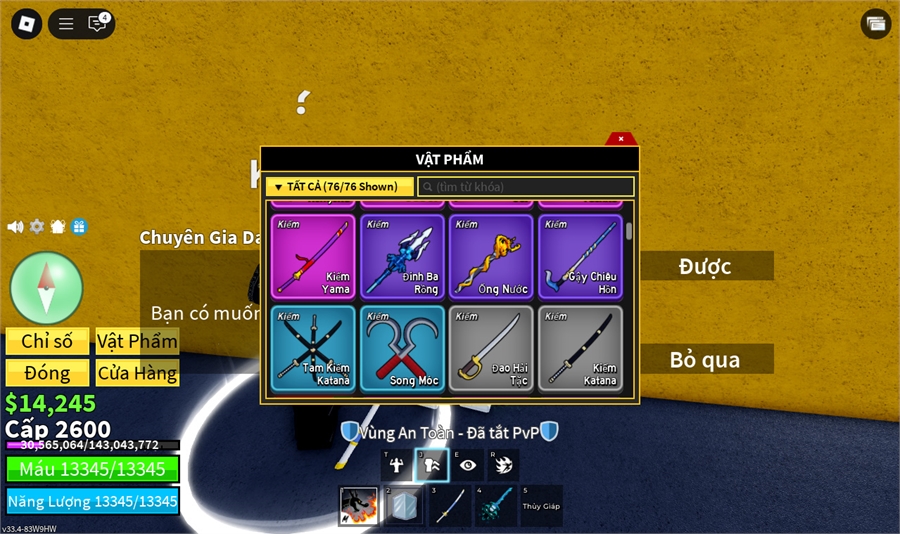900x534 pixels.
Task: Choose the Đinh Ba Rồng trident item
Action: tap(402, 257)
